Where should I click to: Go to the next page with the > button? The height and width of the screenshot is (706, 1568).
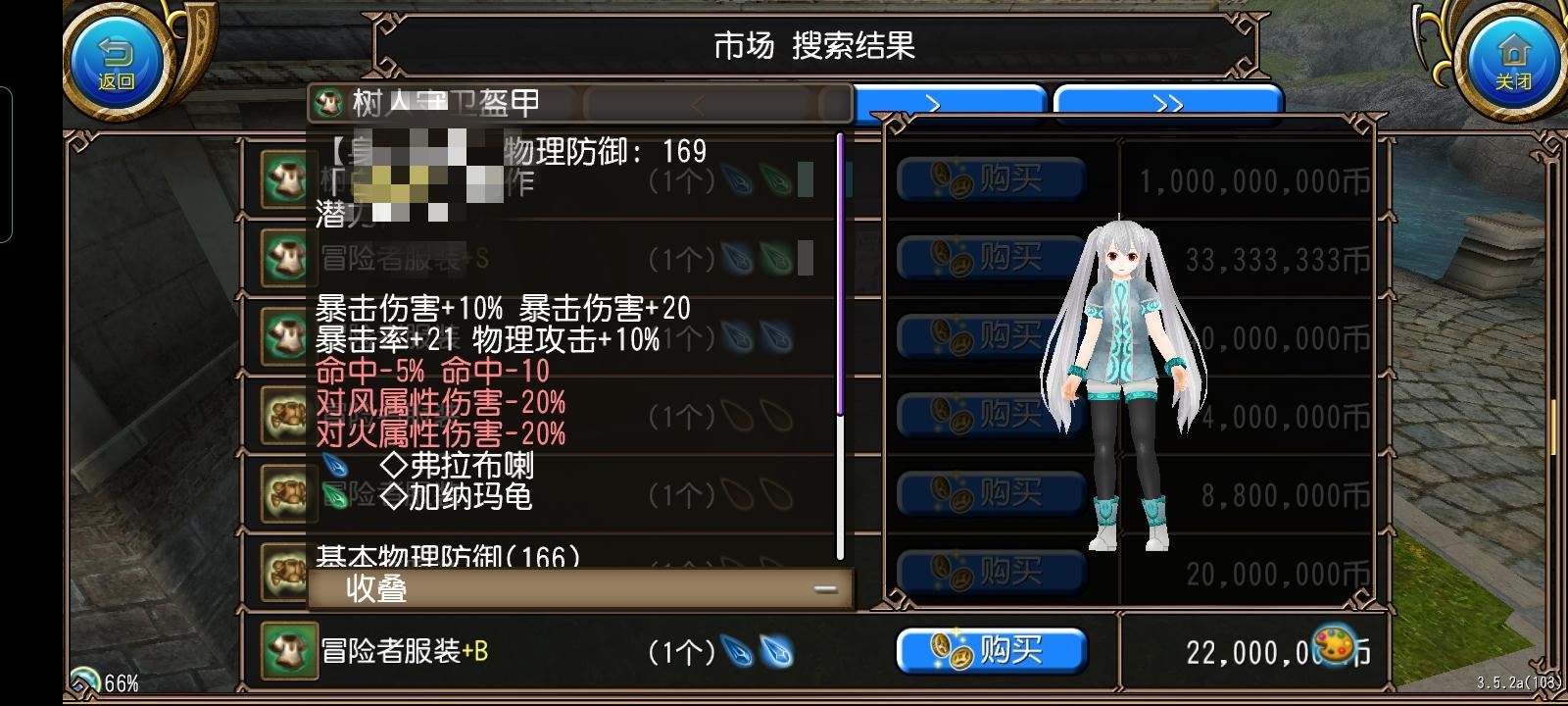[x=949, y=102]
